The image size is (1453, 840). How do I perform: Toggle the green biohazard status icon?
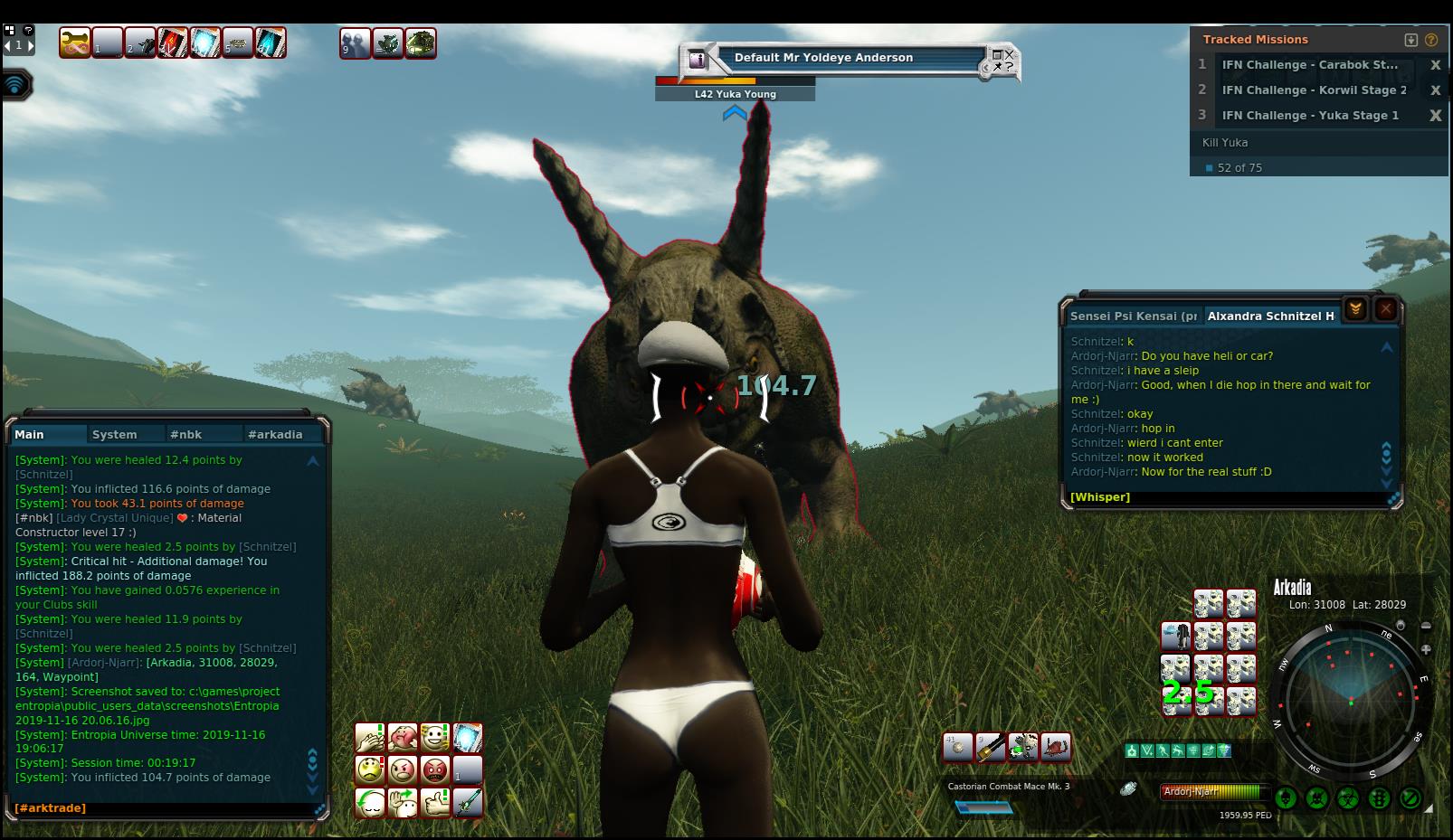[x=1348, y=798]
